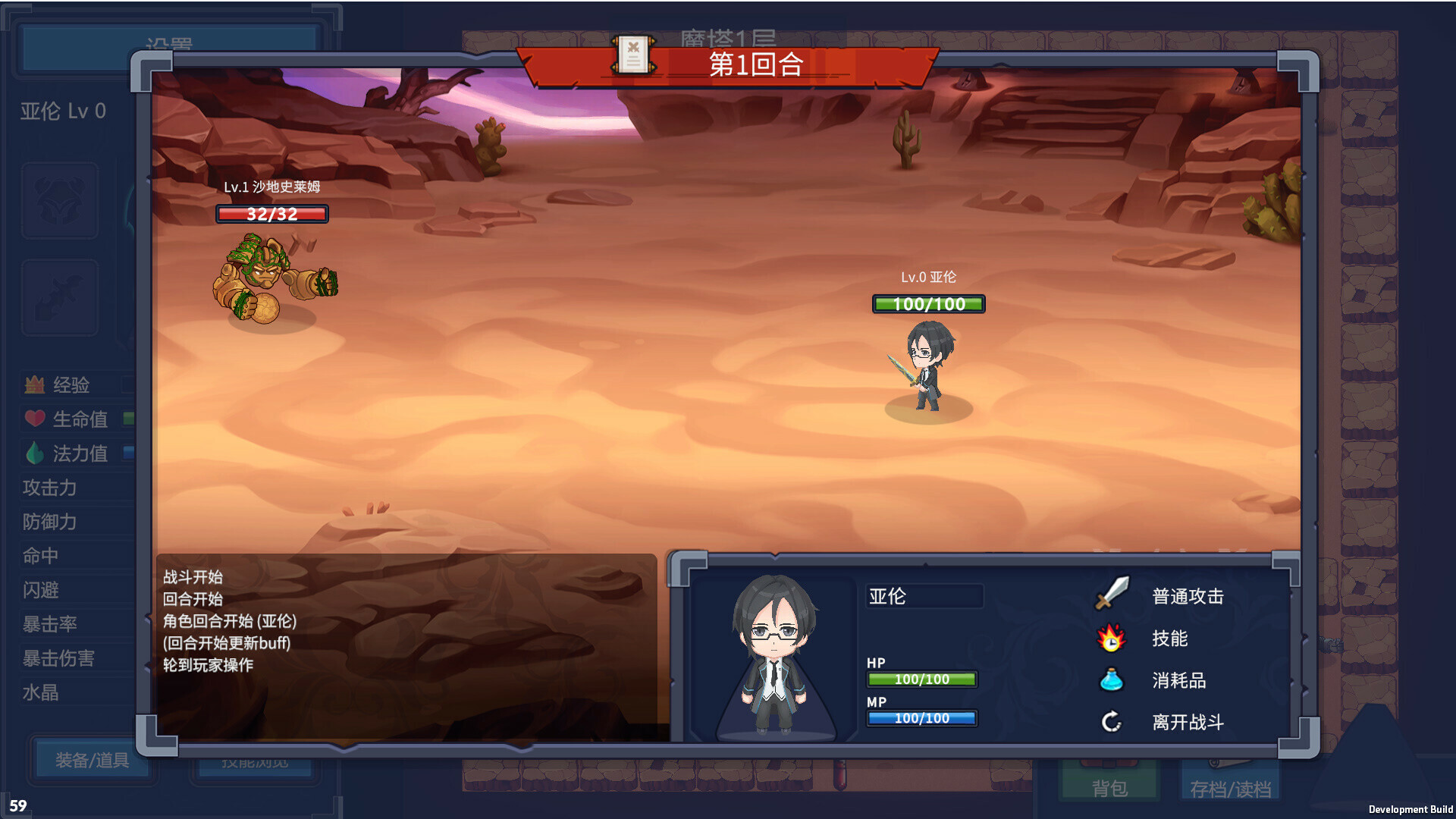Select the weapon equipment slot icon
This screenshot has width=1456, height=819.
[x=60, y=297]
